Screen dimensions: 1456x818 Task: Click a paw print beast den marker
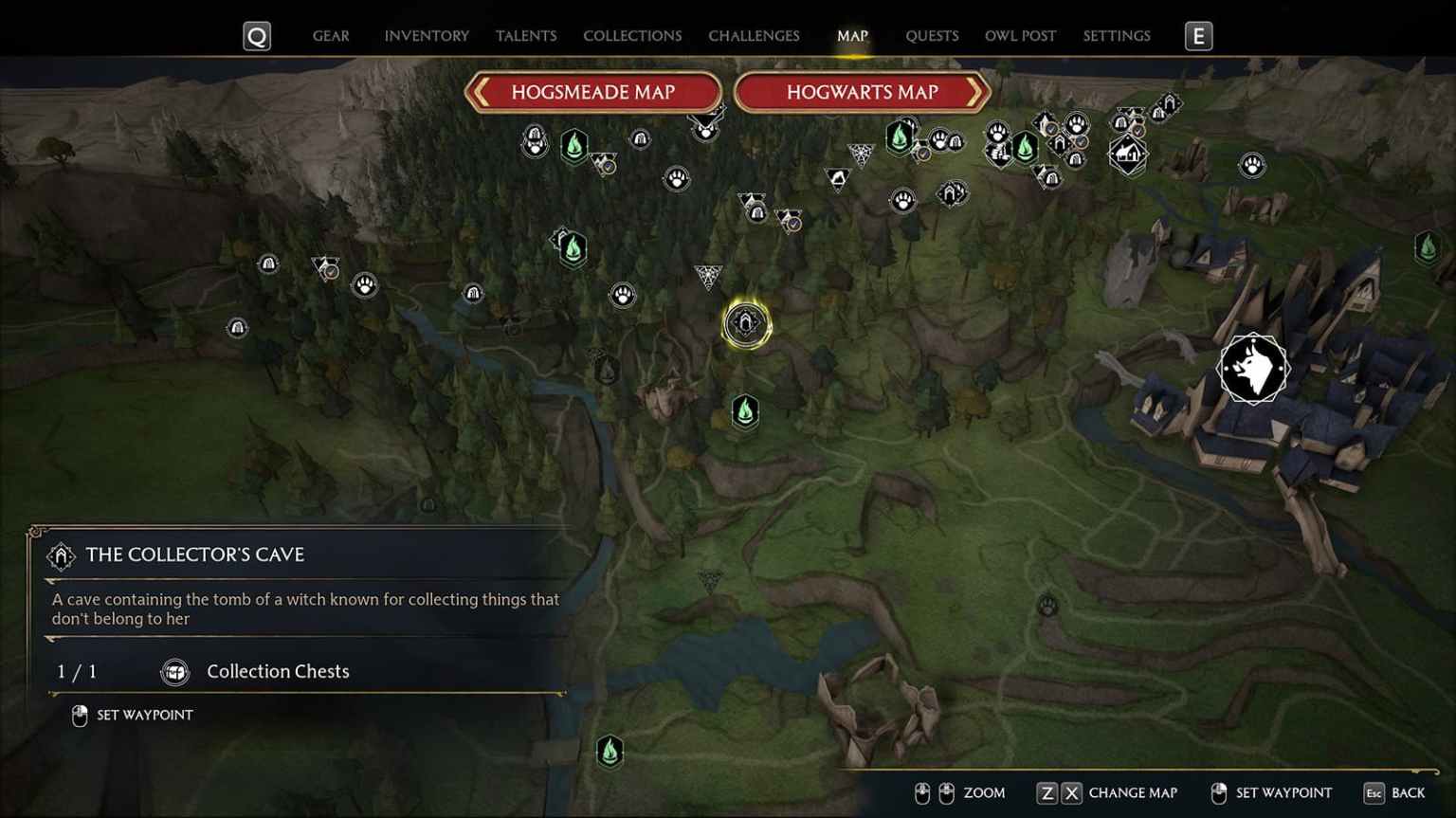(x=621, y=295)
